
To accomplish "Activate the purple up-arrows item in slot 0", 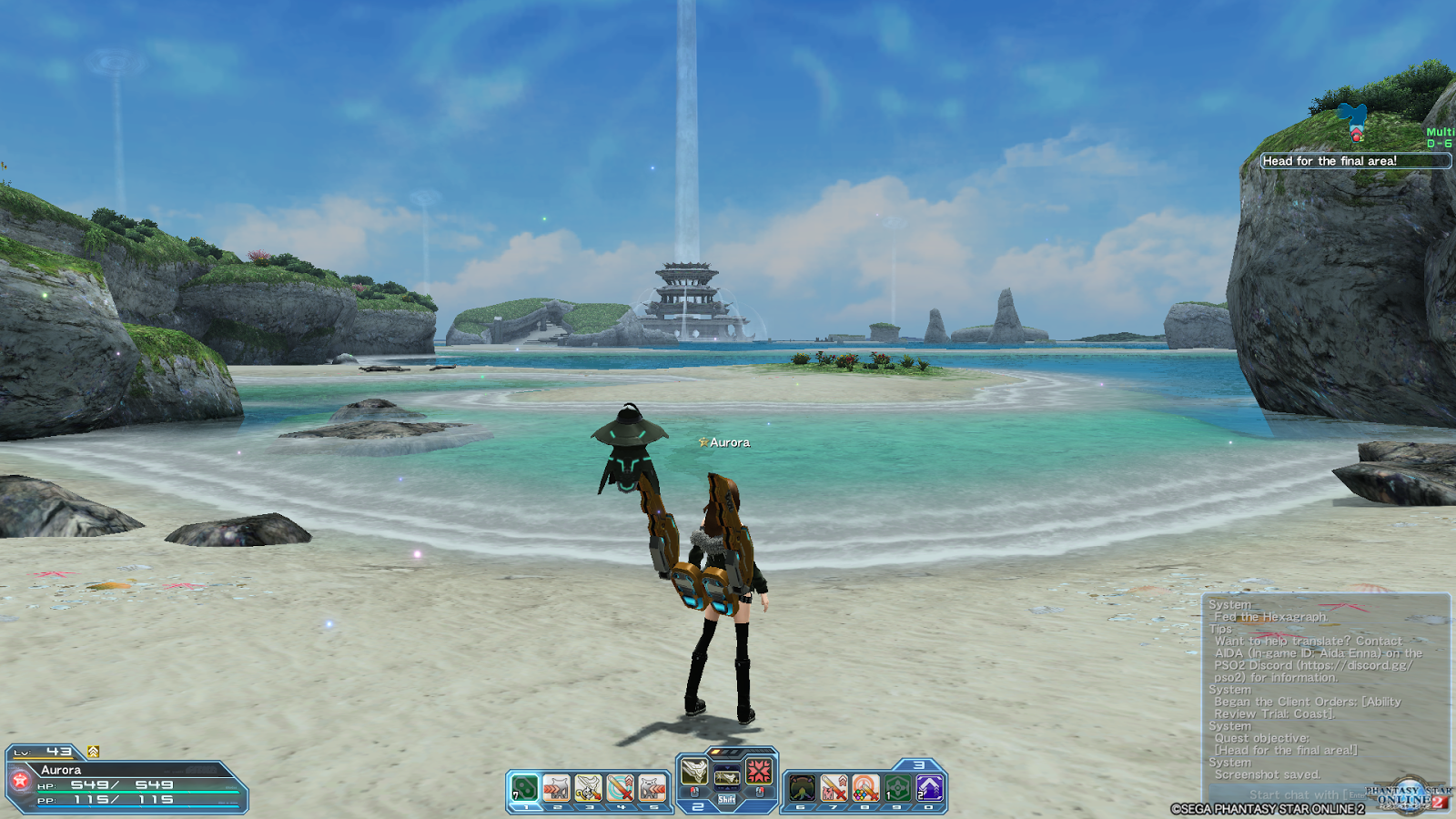I will pyautogui.click(x=929, y=788).
